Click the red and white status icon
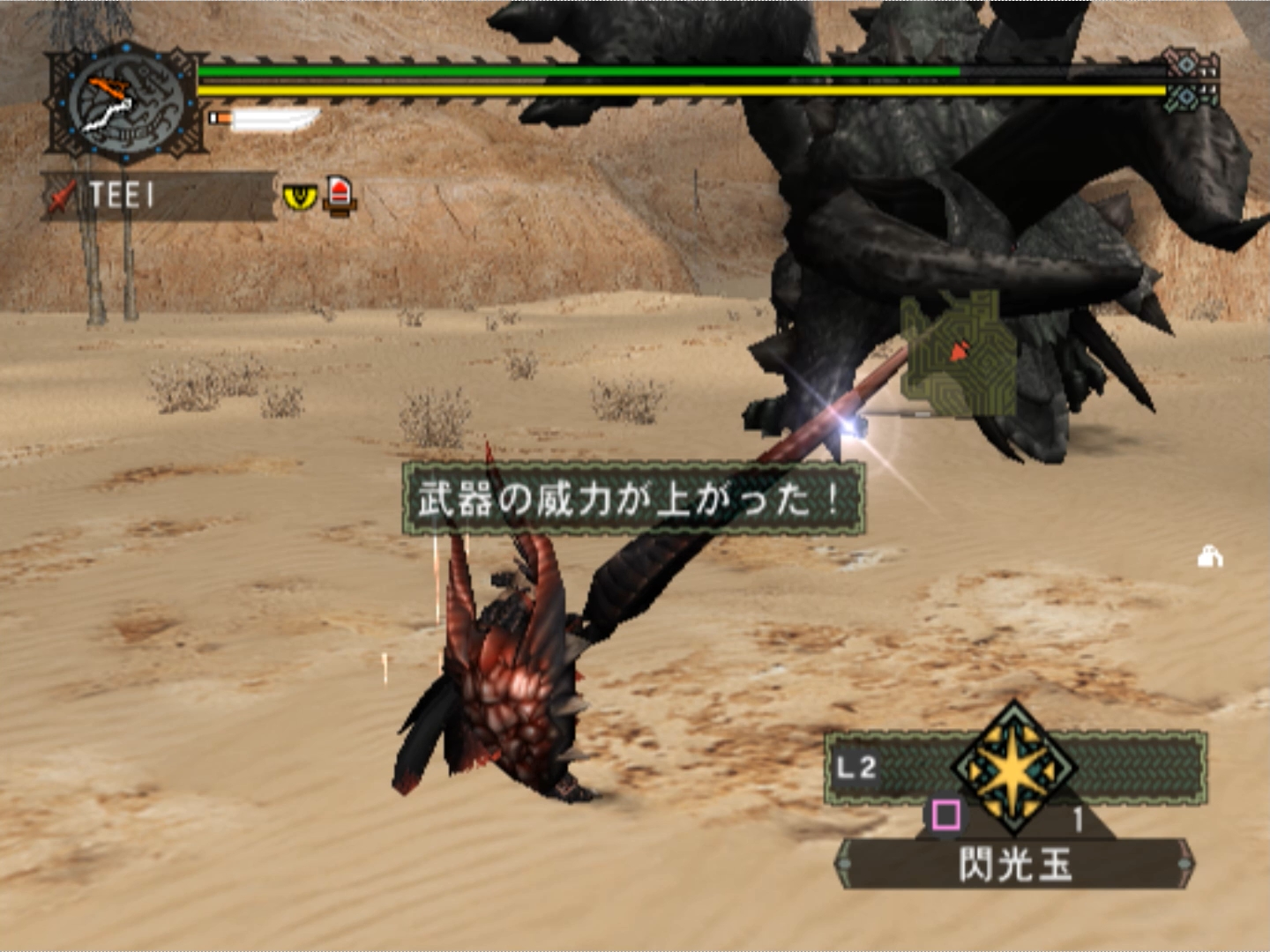The image size is (1270, 952). click(x=340, y=194)
